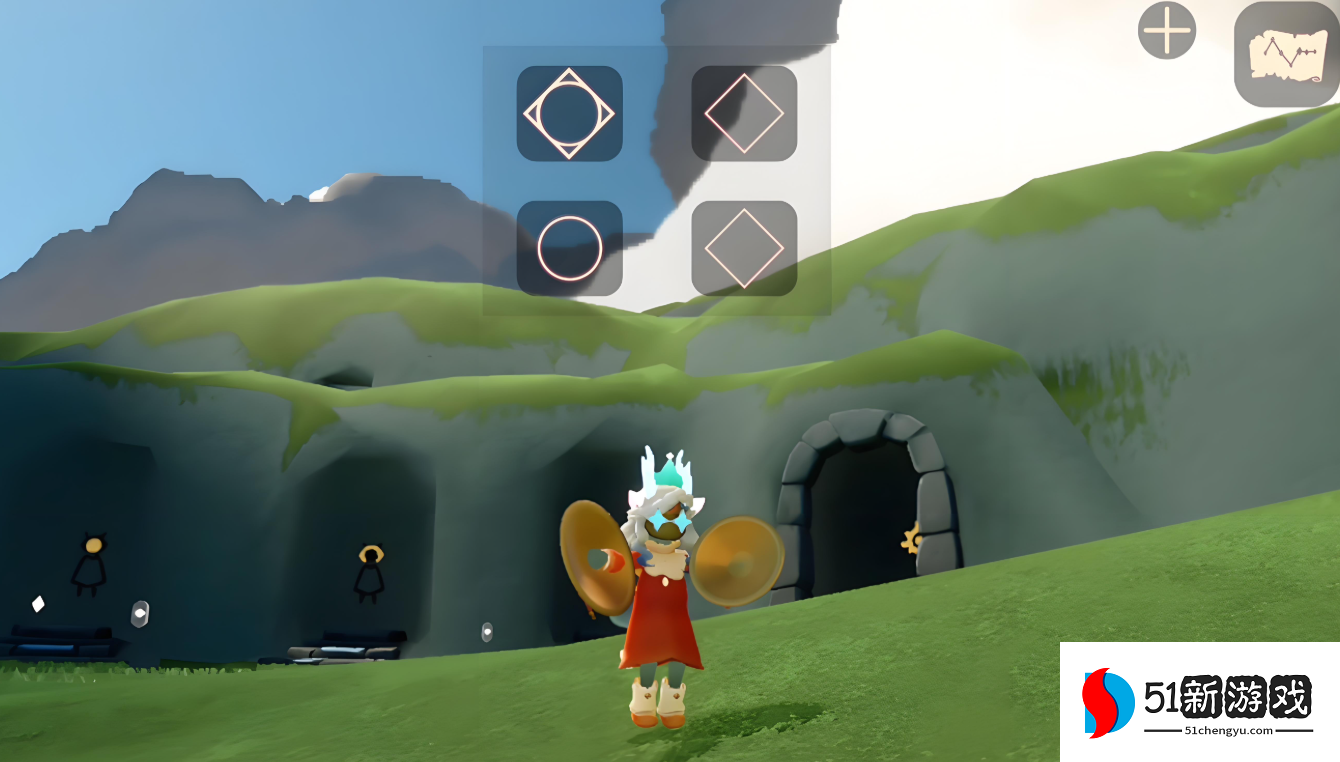Open the sheet music scroll icon
The image size is (1340, 762).
(1286, 54)
